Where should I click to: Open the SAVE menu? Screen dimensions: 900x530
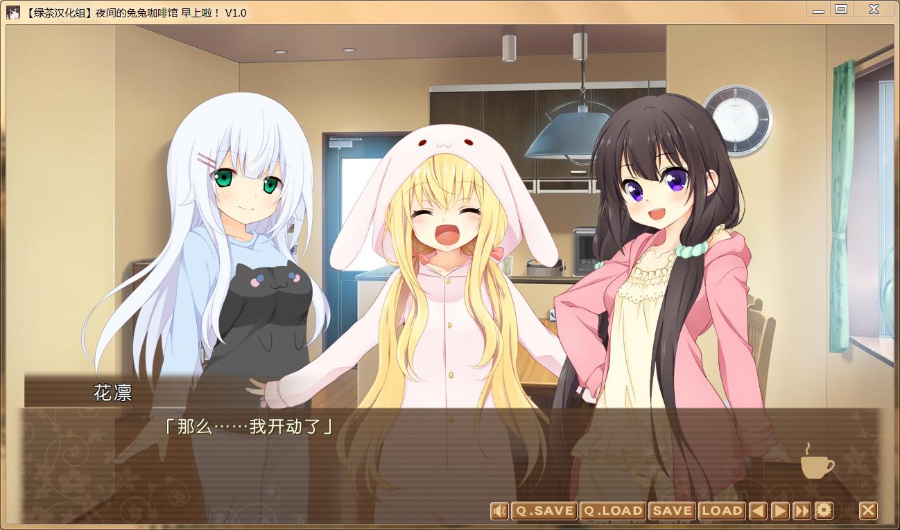(672, 511)
